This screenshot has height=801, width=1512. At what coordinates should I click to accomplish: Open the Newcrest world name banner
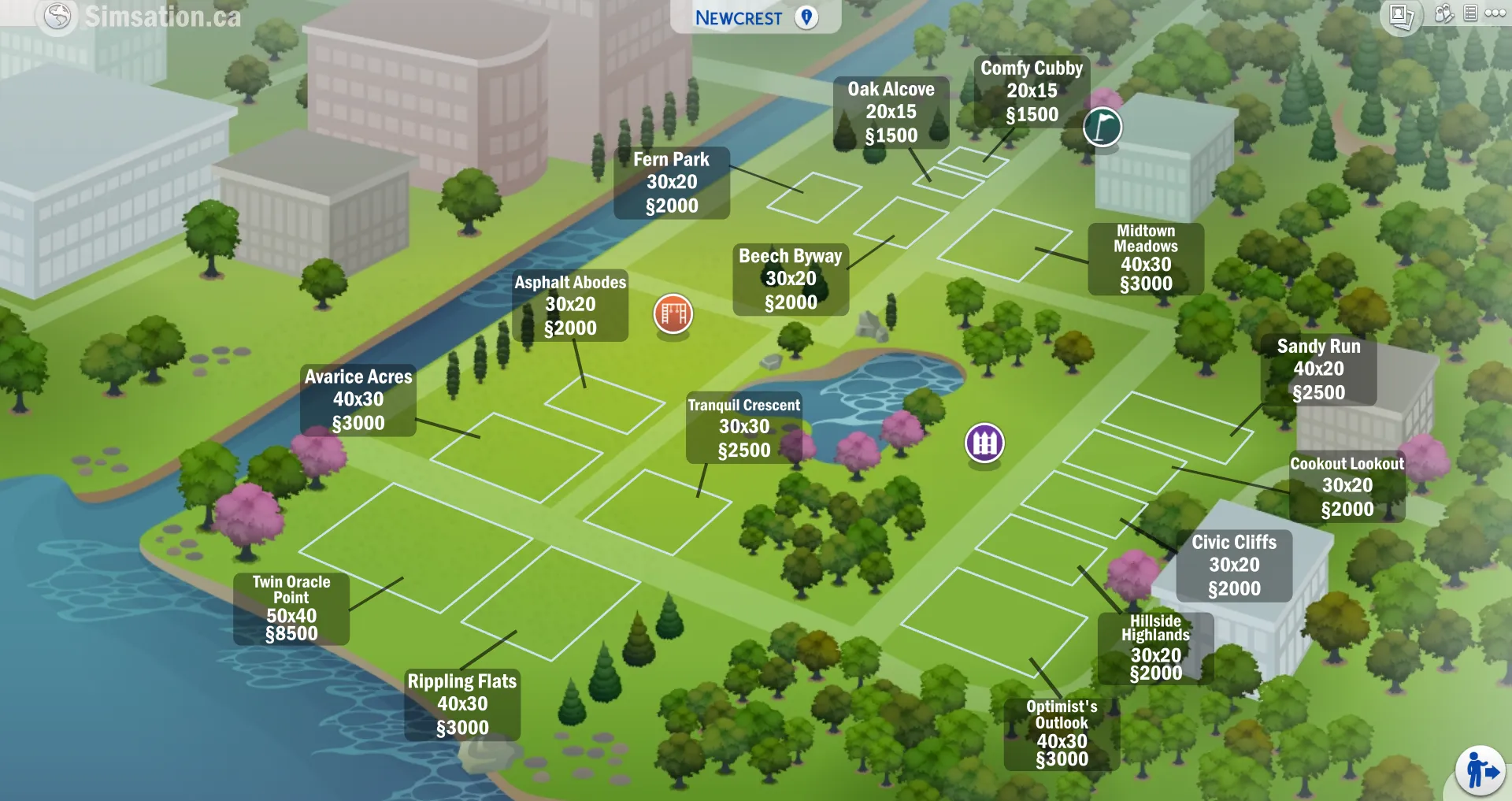pos(738,17)
